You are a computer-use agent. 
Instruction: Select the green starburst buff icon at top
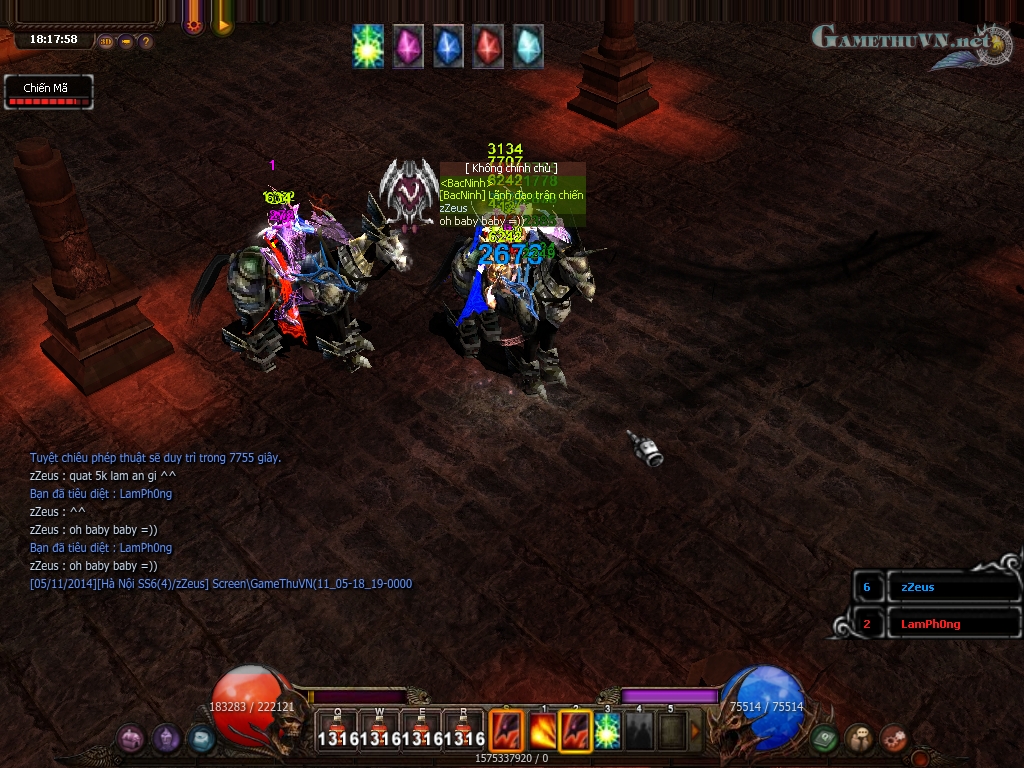click(368, 47)
